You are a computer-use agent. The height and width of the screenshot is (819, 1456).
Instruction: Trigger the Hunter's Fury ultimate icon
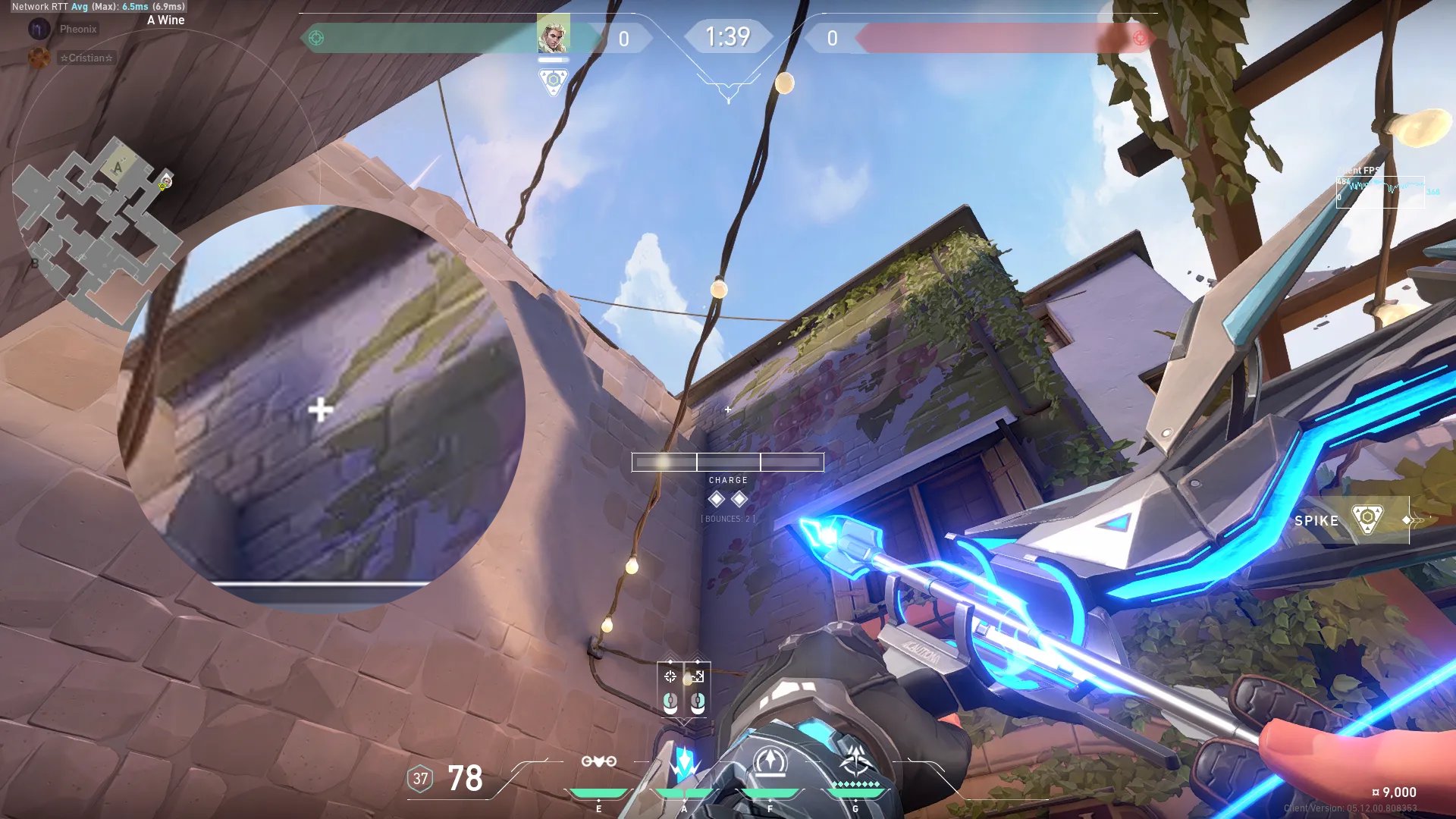pyautogui.click(x=856, y=762)
